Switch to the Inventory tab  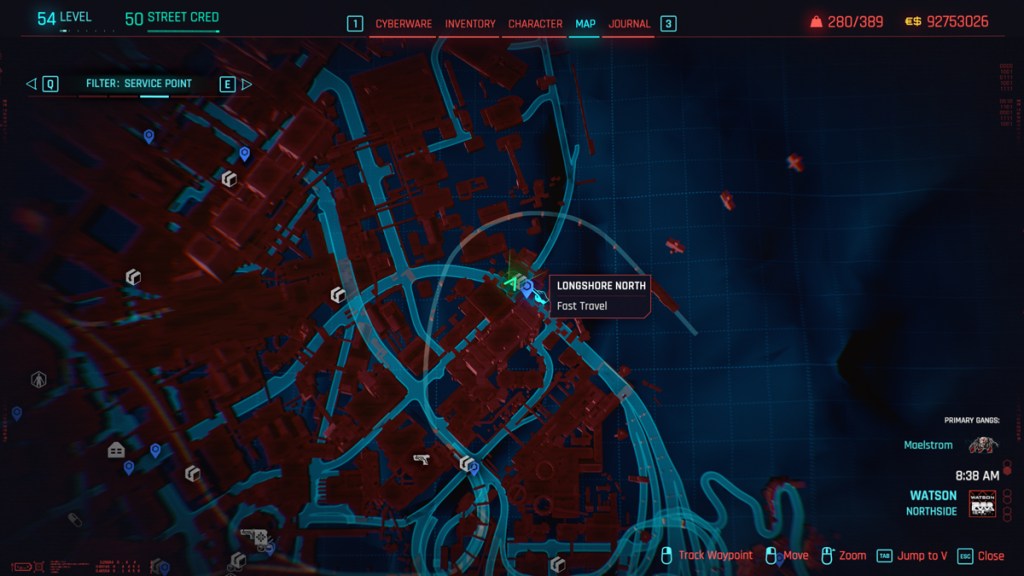tap(470, 23)
